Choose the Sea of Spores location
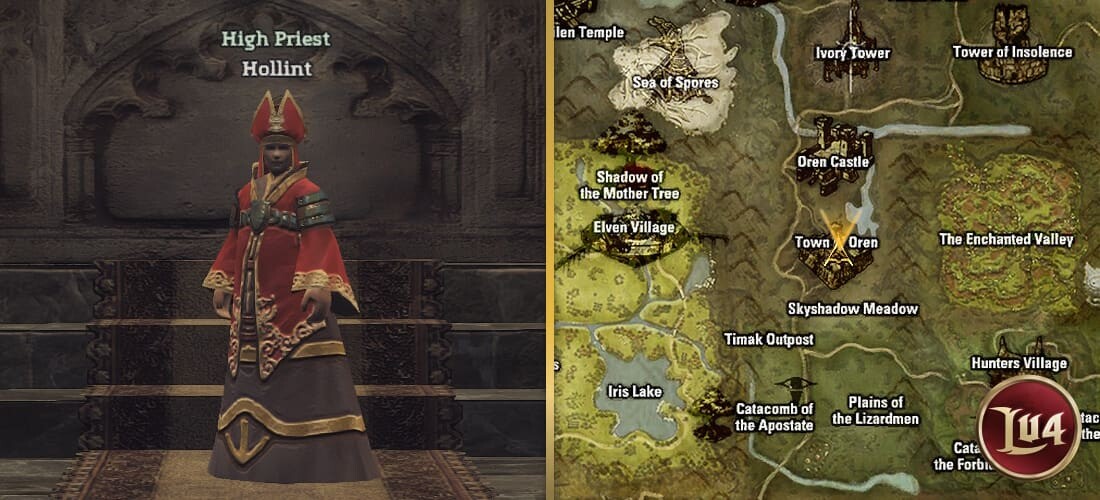1100x500 pixels. click(675, 82)
